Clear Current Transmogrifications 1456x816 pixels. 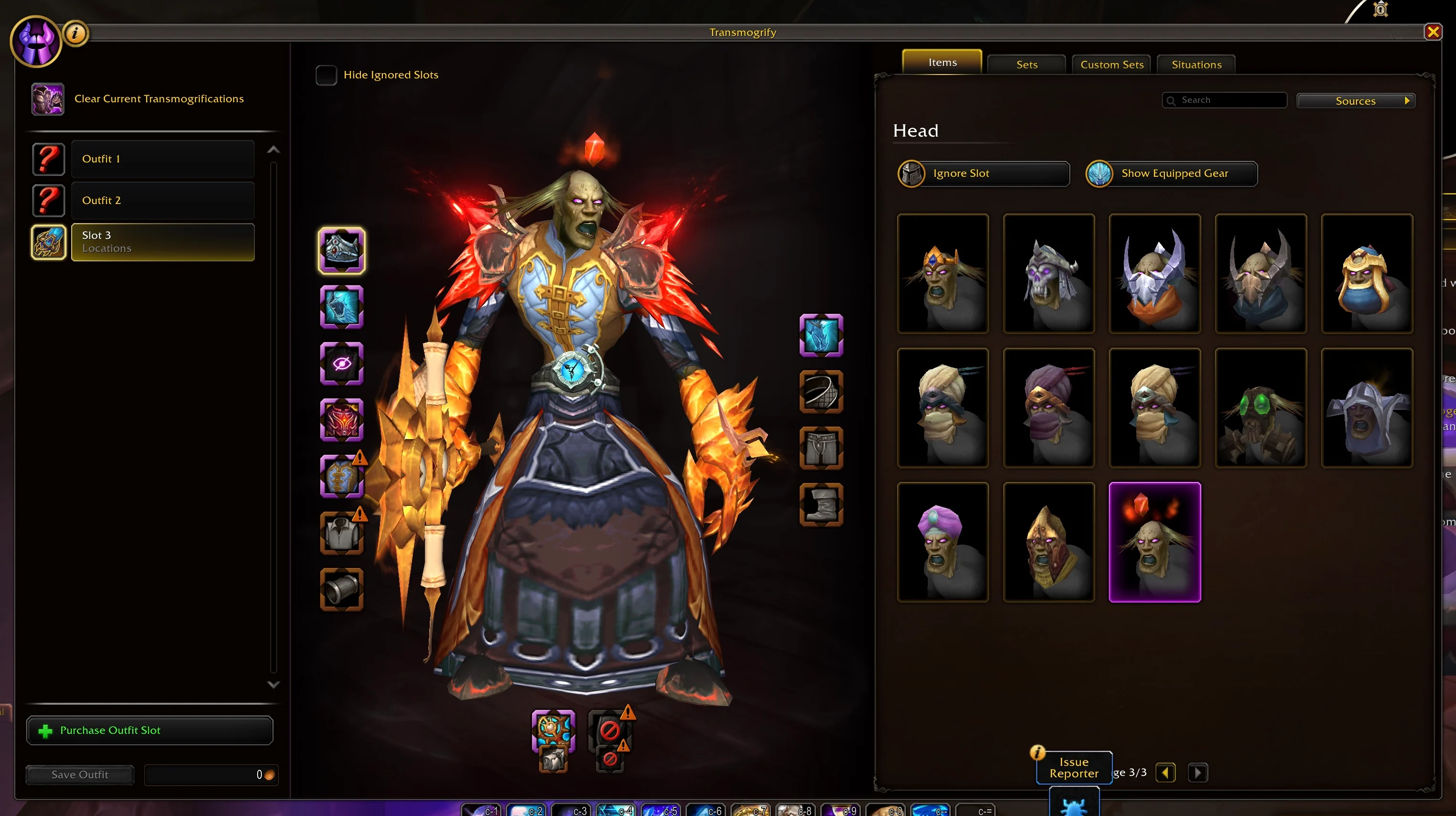click(159, 99)
